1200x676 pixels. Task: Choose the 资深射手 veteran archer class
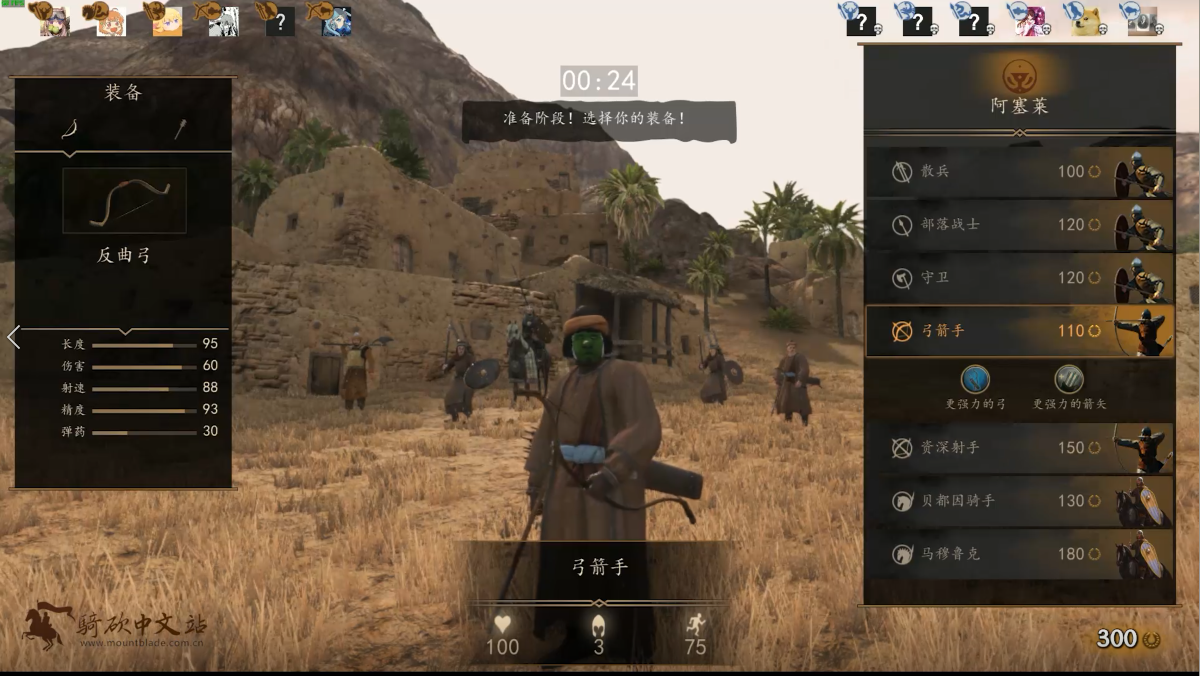coord(1018,448)
